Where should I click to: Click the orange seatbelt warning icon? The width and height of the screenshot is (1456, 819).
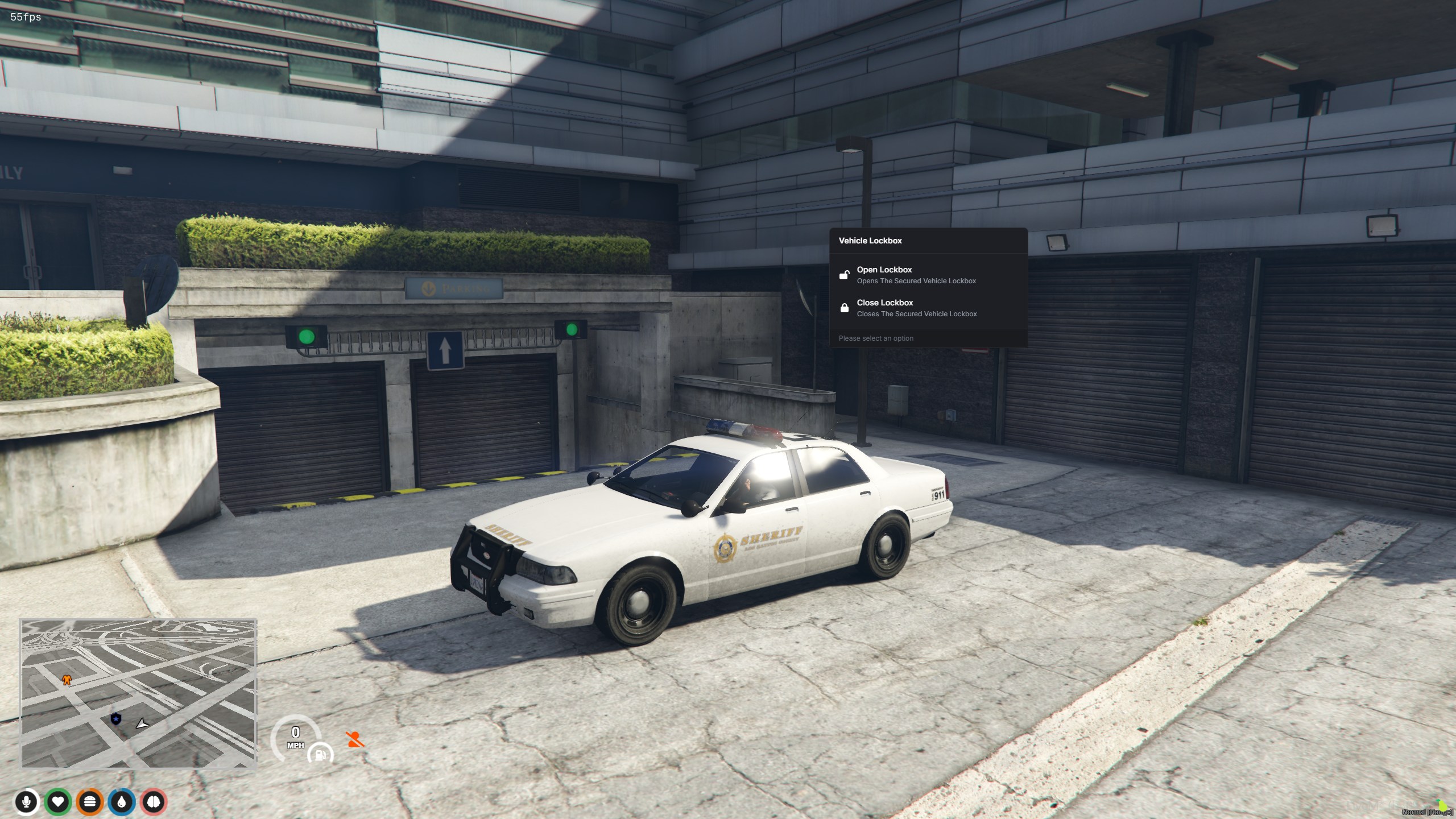tap(355, 739)
